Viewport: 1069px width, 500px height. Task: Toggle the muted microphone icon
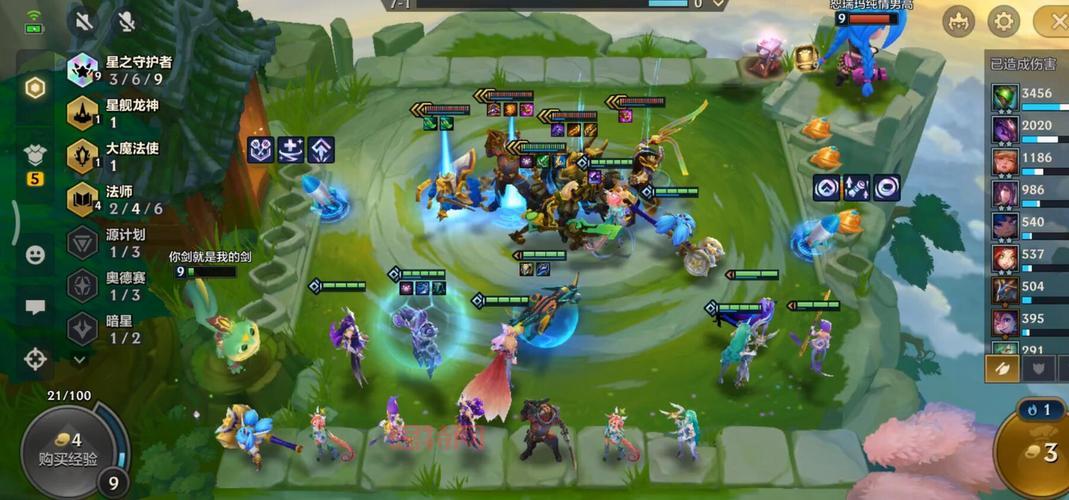coord(126,20)
